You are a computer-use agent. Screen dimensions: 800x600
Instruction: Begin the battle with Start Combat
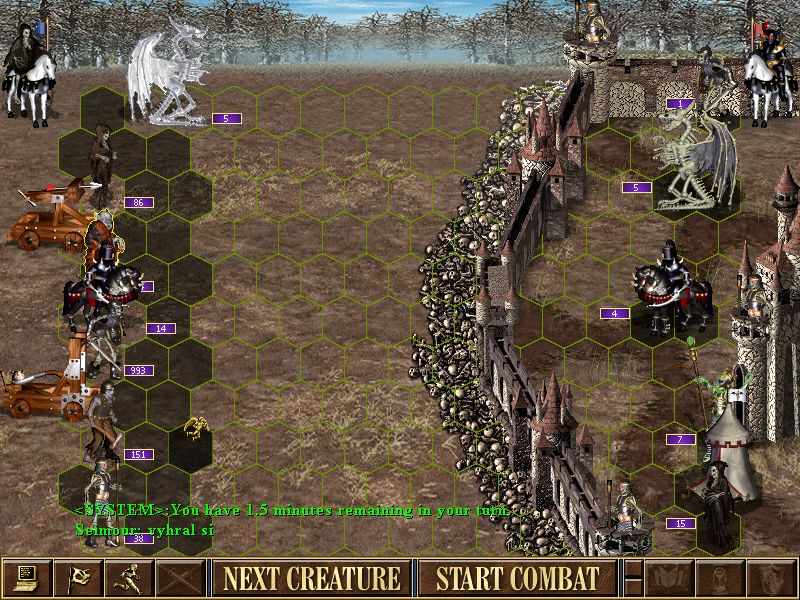(x=516, y=578)
